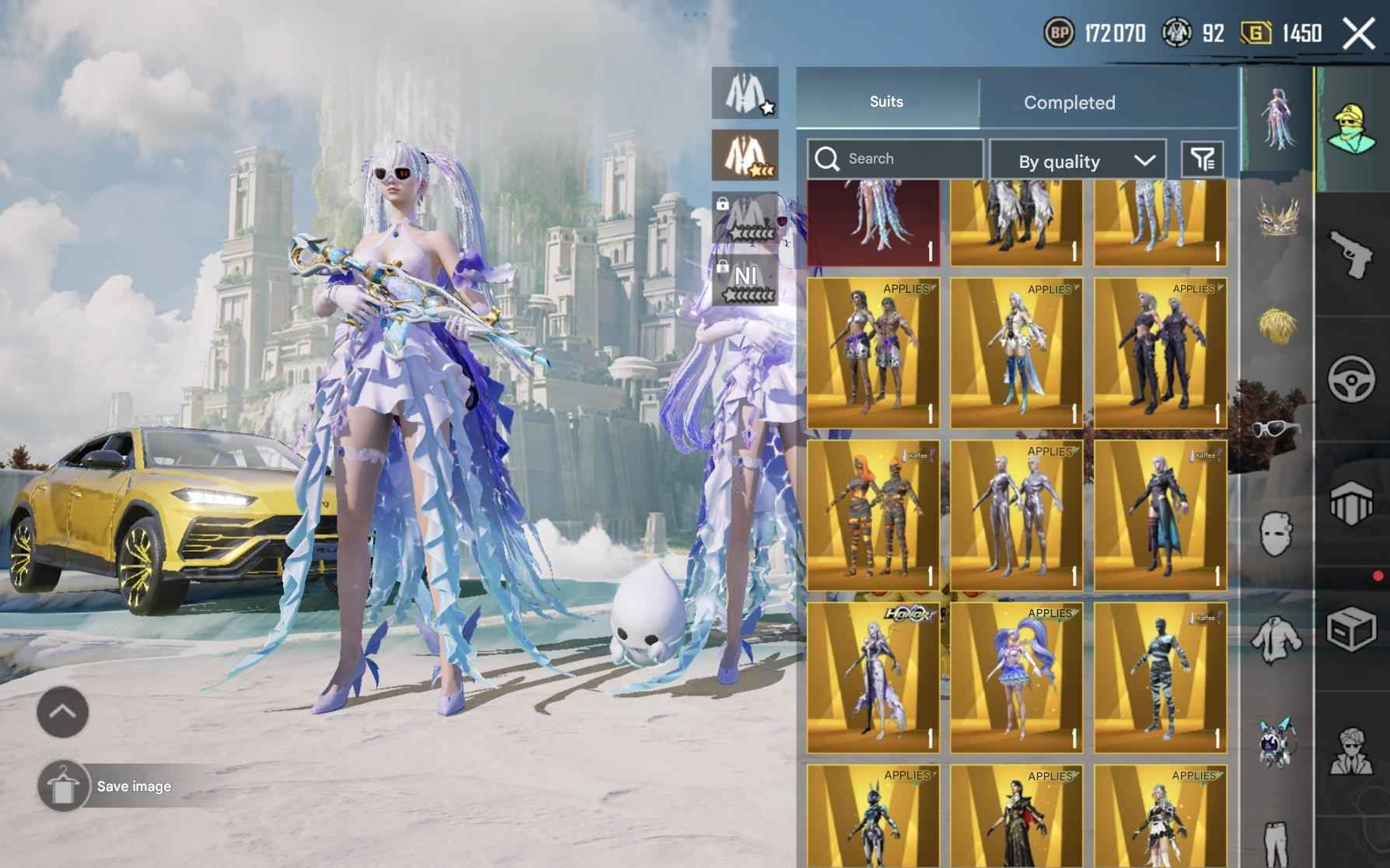The width and height of the screenshot is (1390, 868).
Task: Collapse the panel using the up arrow
Action: tap(61, 711)
